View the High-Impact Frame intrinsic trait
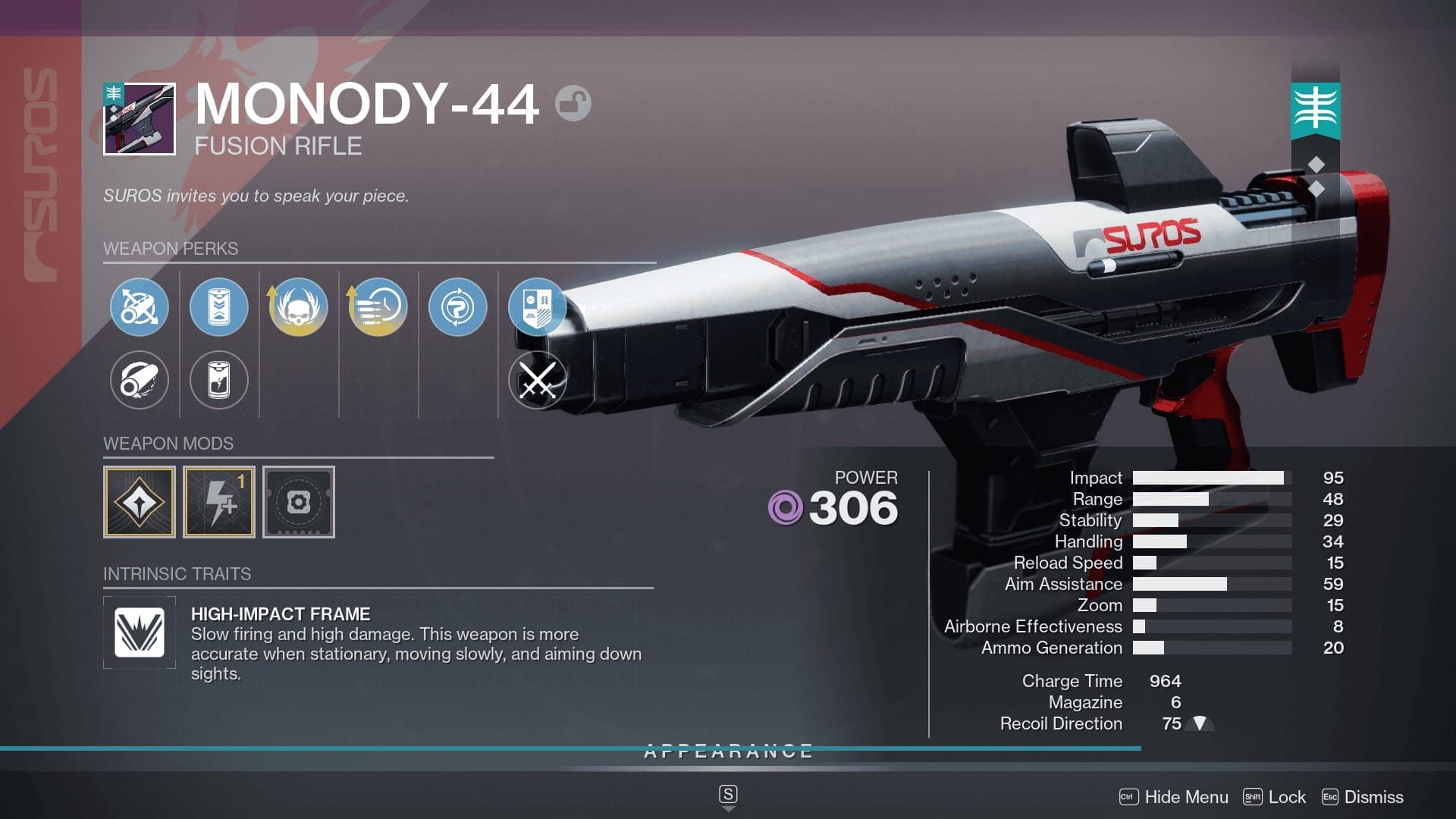The image size is (1456, 819). click(140, 632)
